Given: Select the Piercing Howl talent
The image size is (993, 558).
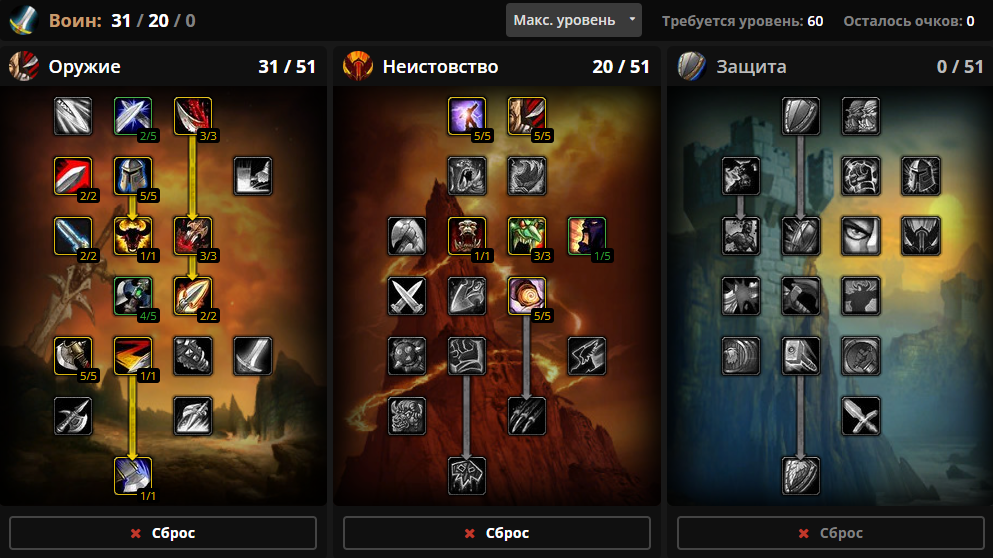Looking at the screenshot, I should click(467, 236).
